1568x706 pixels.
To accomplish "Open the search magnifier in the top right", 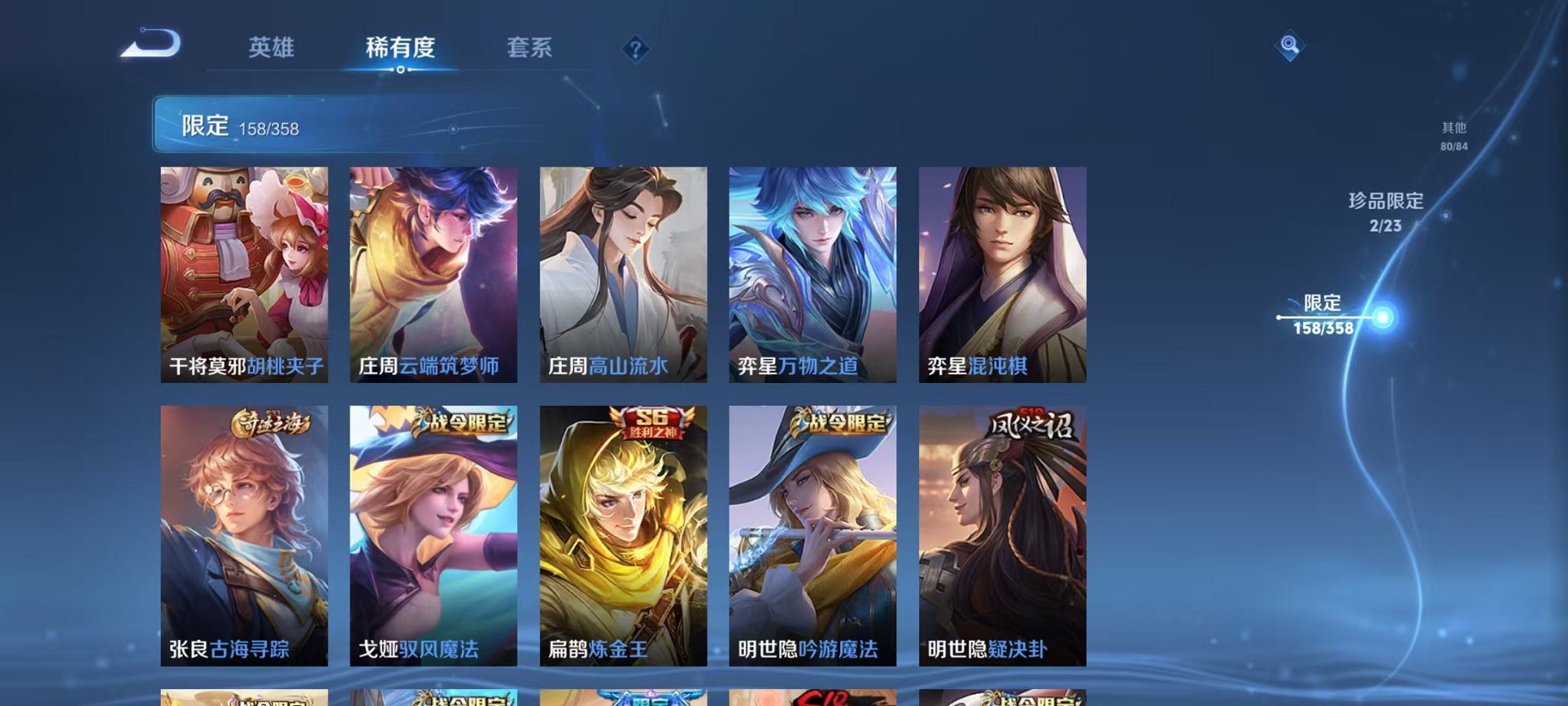I will click(x=1290, y=46).
